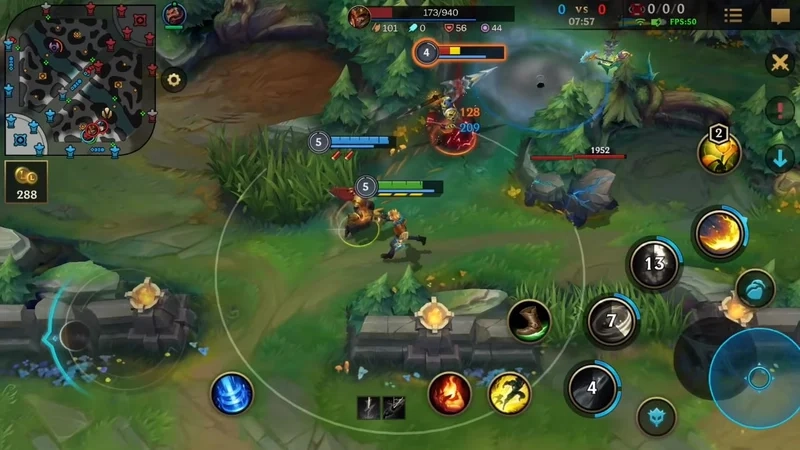Image resolution: width=800 pixels, height=450 pixels.
Task: Use the boots item active
Action: [529, 322]
